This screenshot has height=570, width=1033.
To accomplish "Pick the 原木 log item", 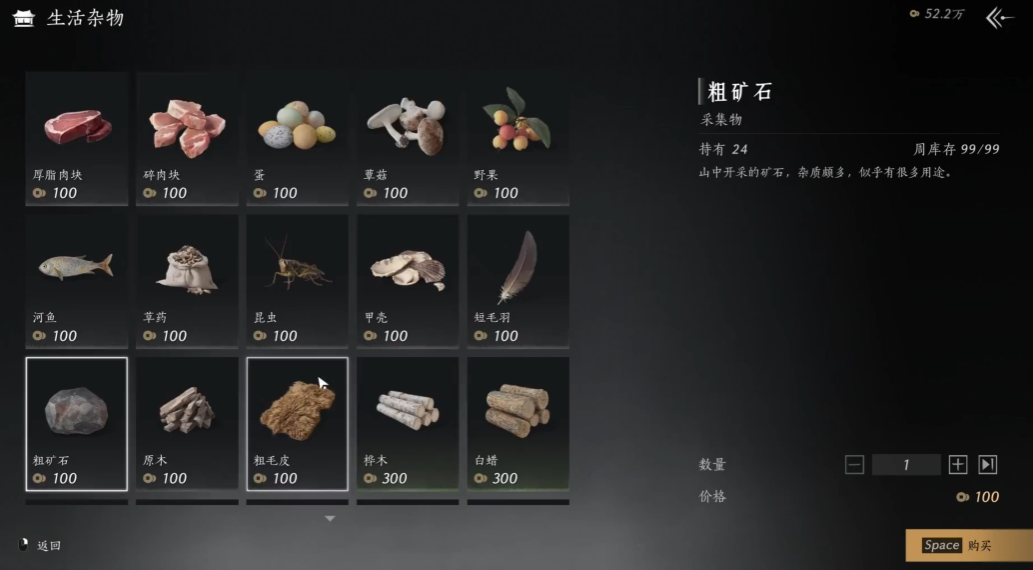I will (187, 423).
